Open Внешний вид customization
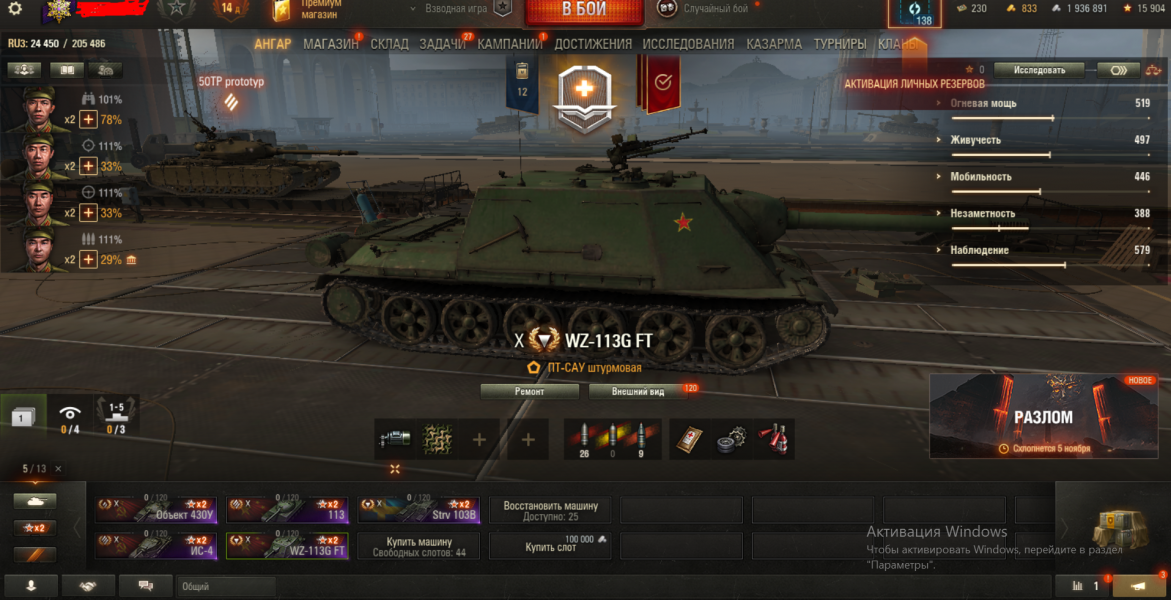 tap(638, 391)
